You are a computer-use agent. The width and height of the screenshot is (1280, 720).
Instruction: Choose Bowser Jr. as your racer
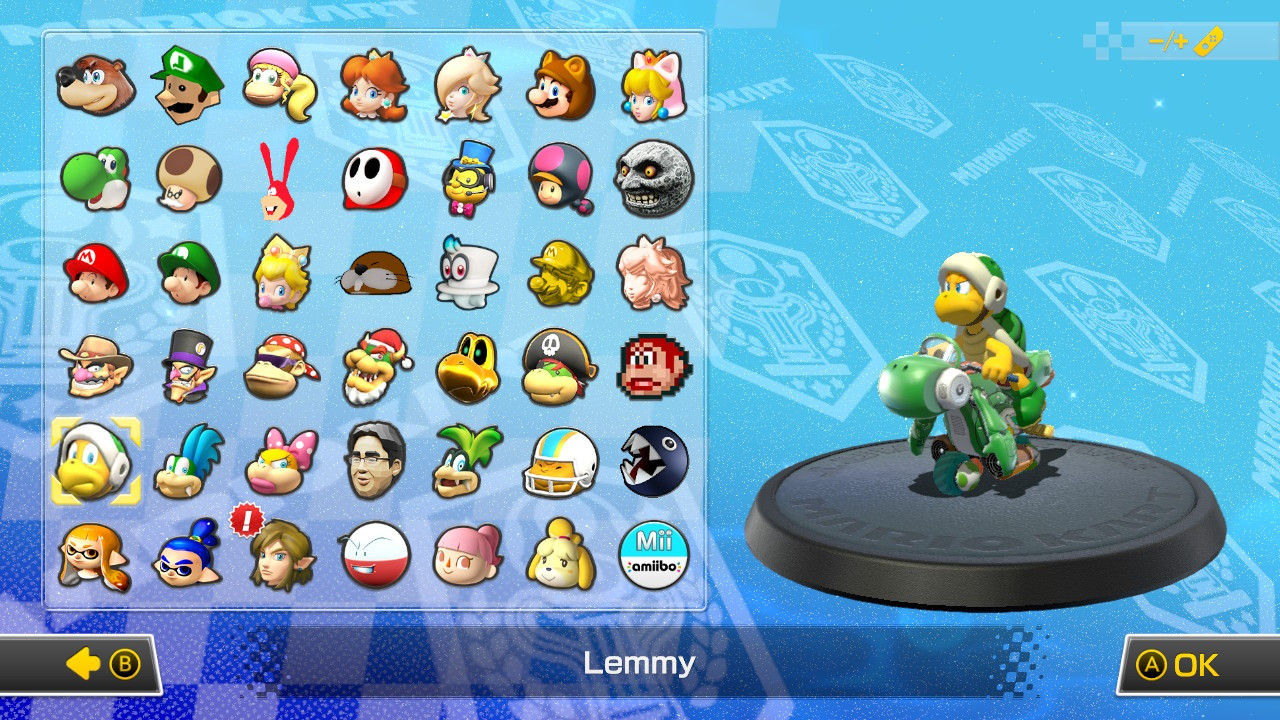coord(560,368)
